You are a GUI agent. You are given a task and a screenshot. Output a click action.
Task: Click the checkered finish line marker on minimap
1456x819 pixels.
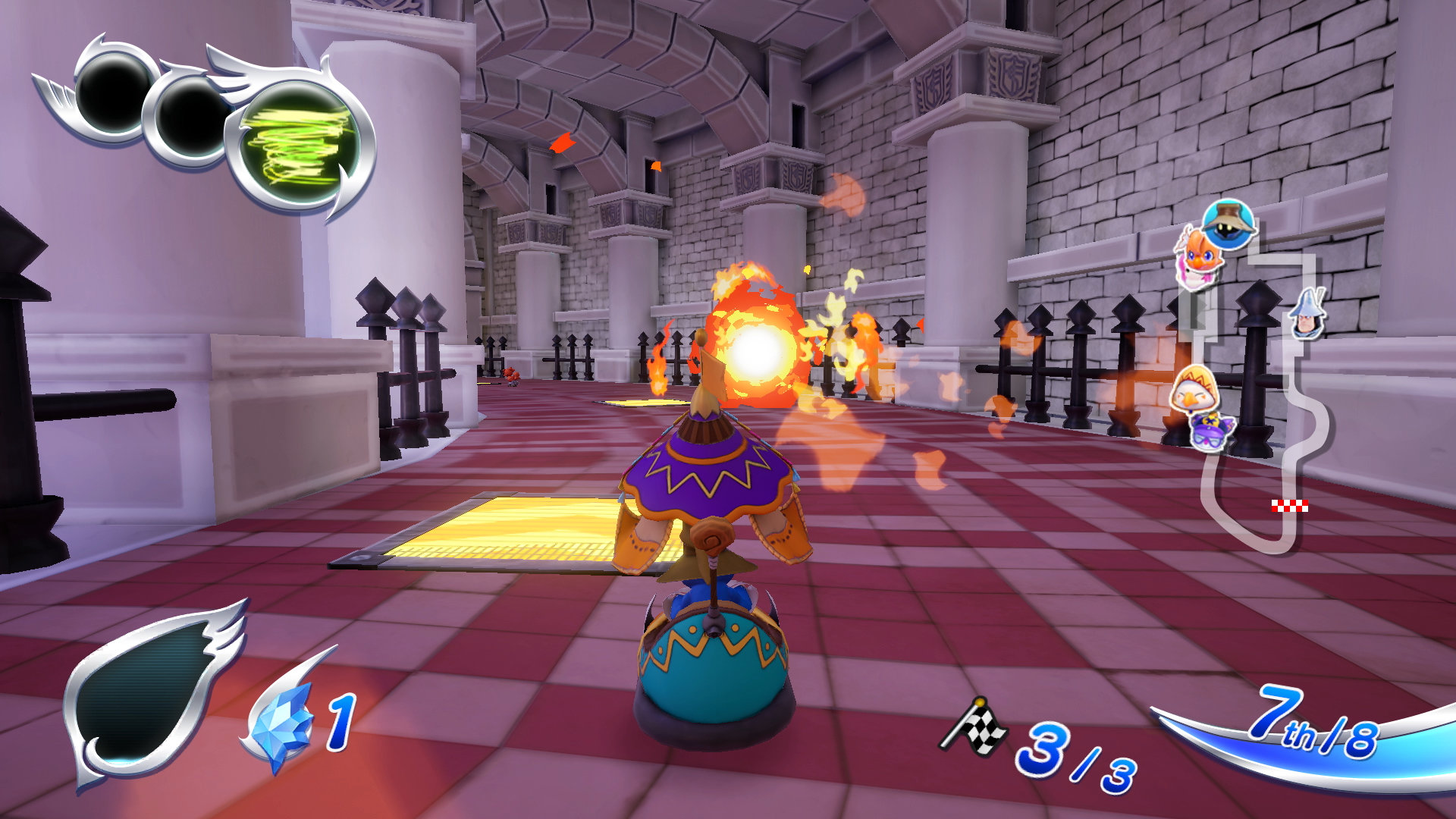pyautogui.click(x=1289, y=506)
